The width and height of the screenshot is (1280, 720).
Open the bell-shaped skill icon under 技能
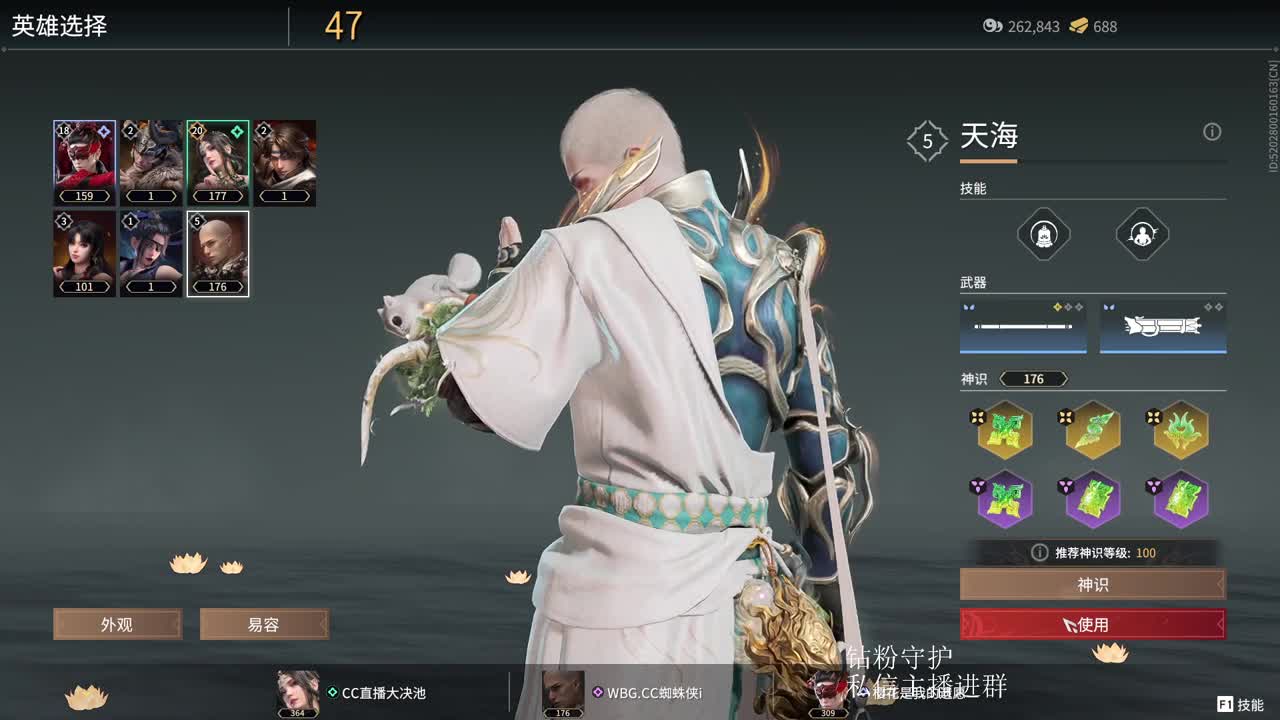point(1044,234)
